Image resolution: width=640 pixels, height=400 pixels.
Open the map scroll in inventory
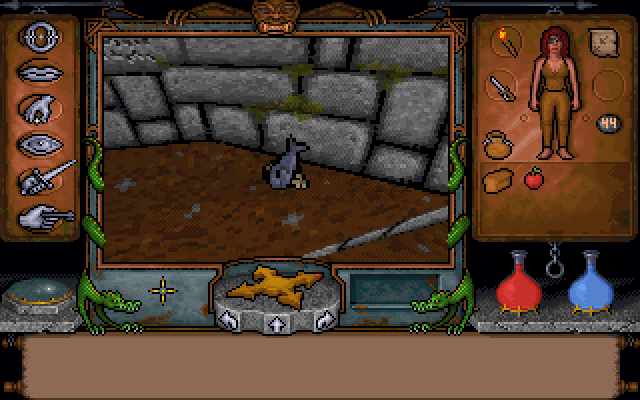coord(604,44)
